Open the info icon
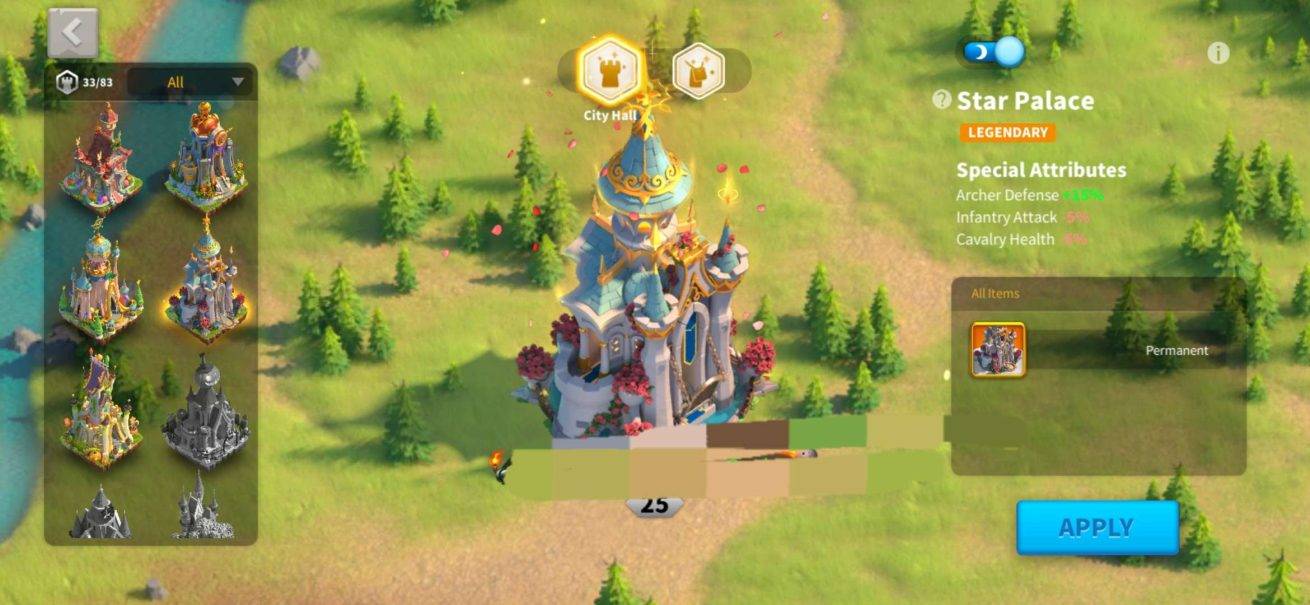 (x=1217, y=53)
